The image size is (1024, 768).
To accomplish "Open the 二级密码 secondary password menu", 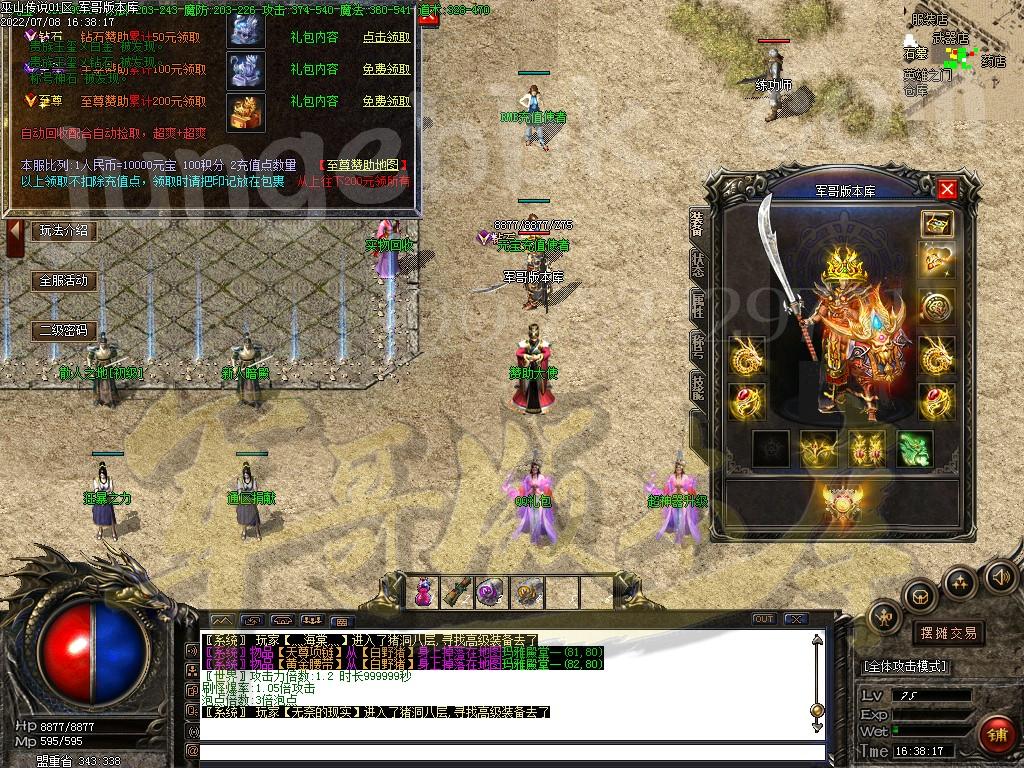I will (64, 330).
